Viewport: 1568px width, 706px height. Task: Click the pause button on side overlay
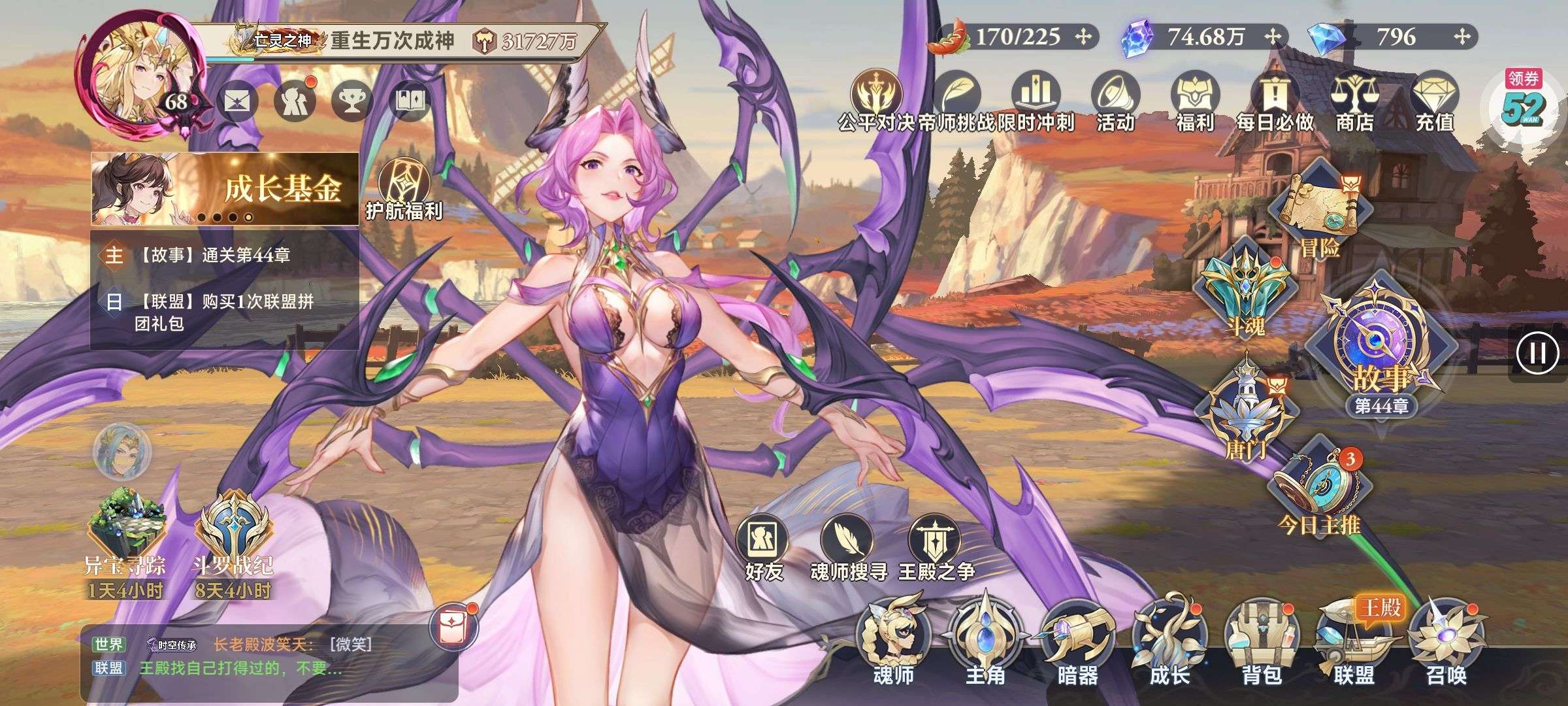(1537, 354)
